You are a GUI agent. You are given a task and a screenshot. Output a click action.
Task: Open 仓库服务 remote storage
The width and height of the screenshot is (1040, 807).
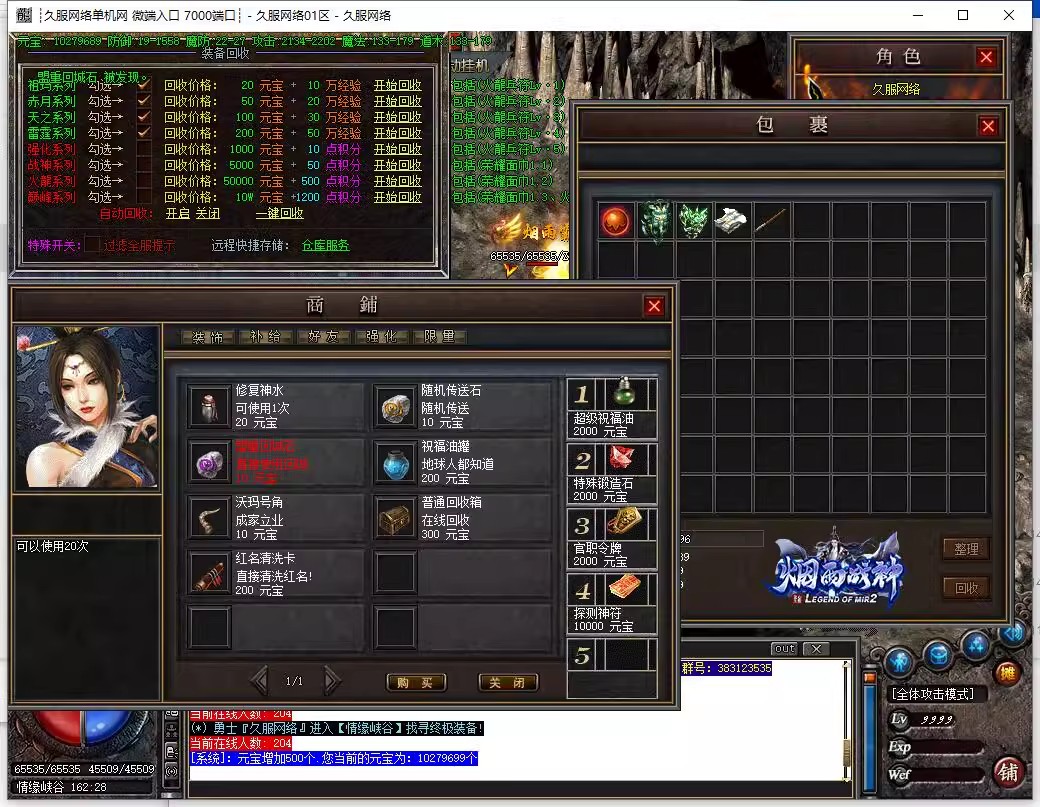(325, 245)
